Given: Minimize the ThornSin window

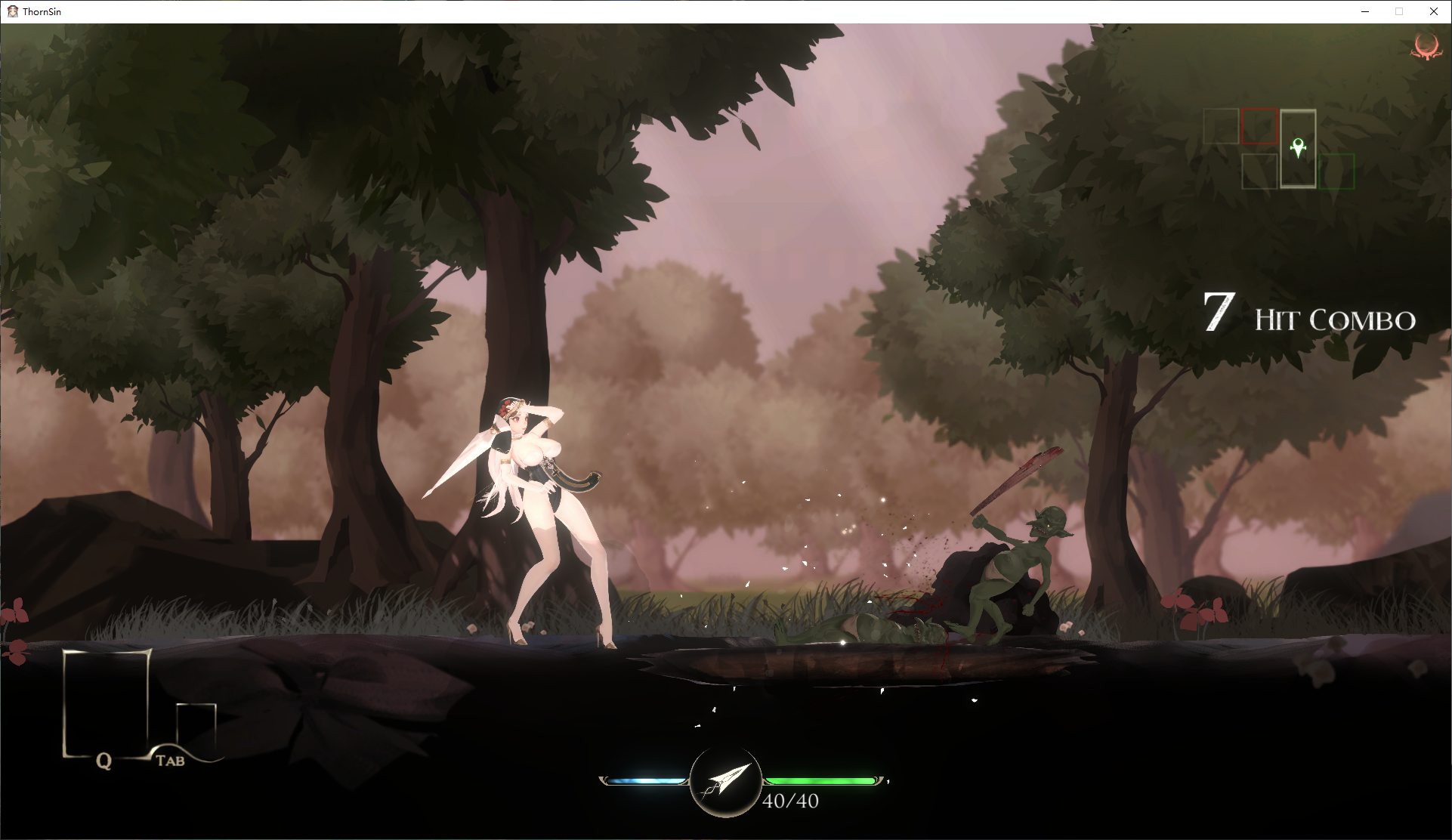Looking at the screenshot, I should 1365,11.
